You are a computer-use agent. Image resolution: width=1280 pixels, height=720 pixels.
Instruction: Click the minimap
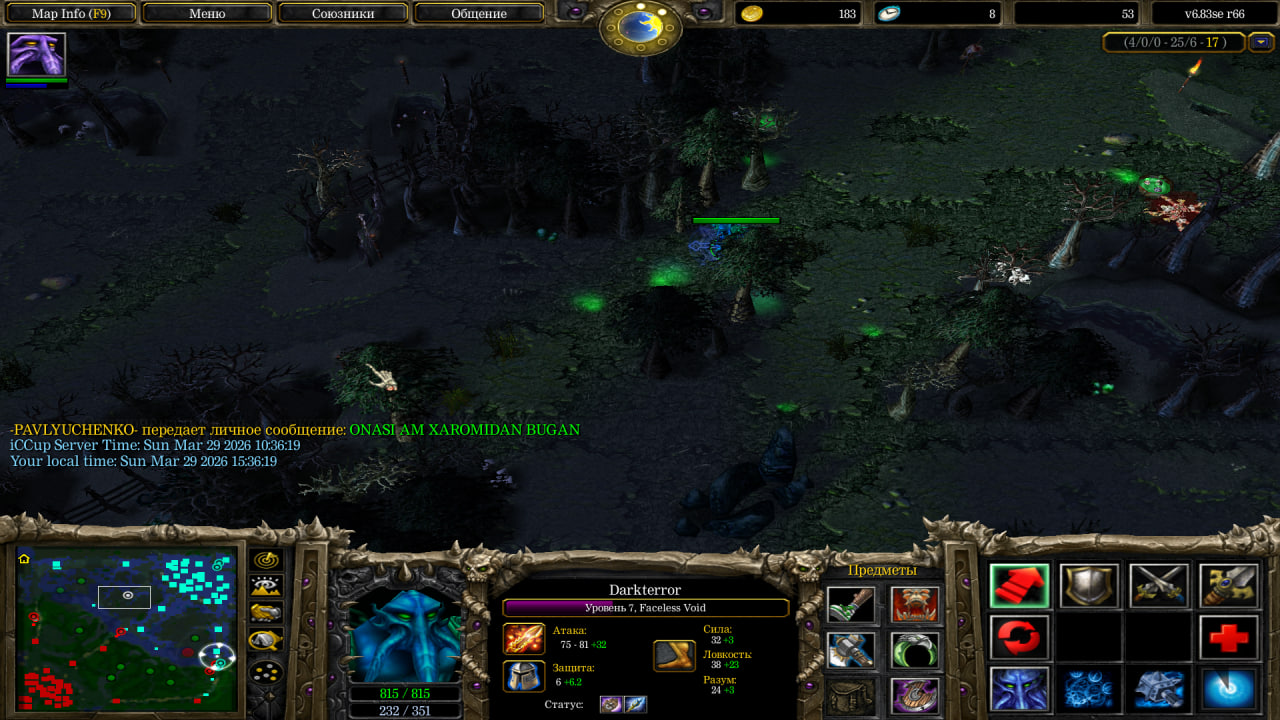pyautogui.click(x=127, y=627)
